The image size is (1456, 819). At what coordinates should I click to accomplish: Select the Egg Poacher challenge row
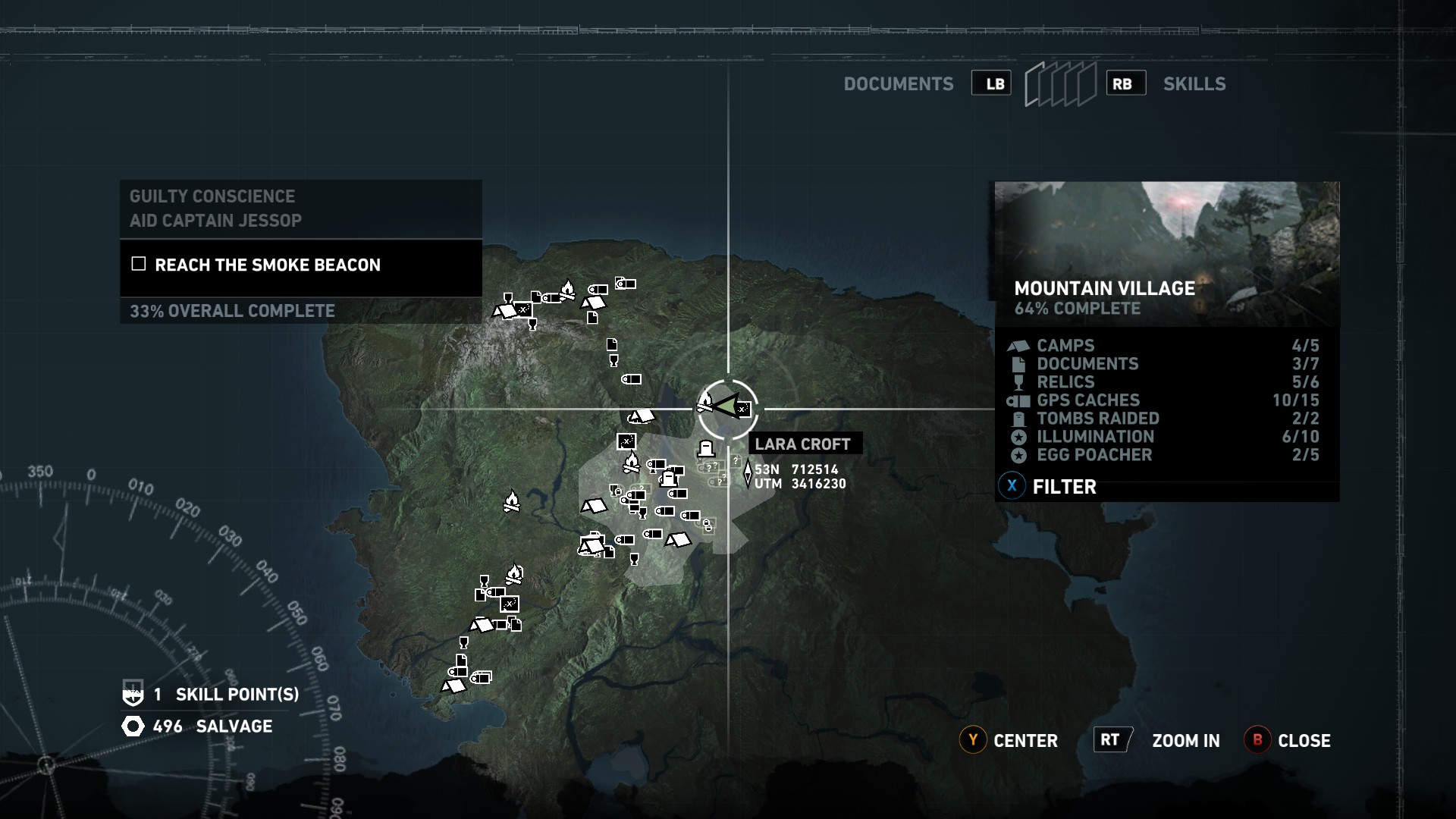tap(1165, 455)
